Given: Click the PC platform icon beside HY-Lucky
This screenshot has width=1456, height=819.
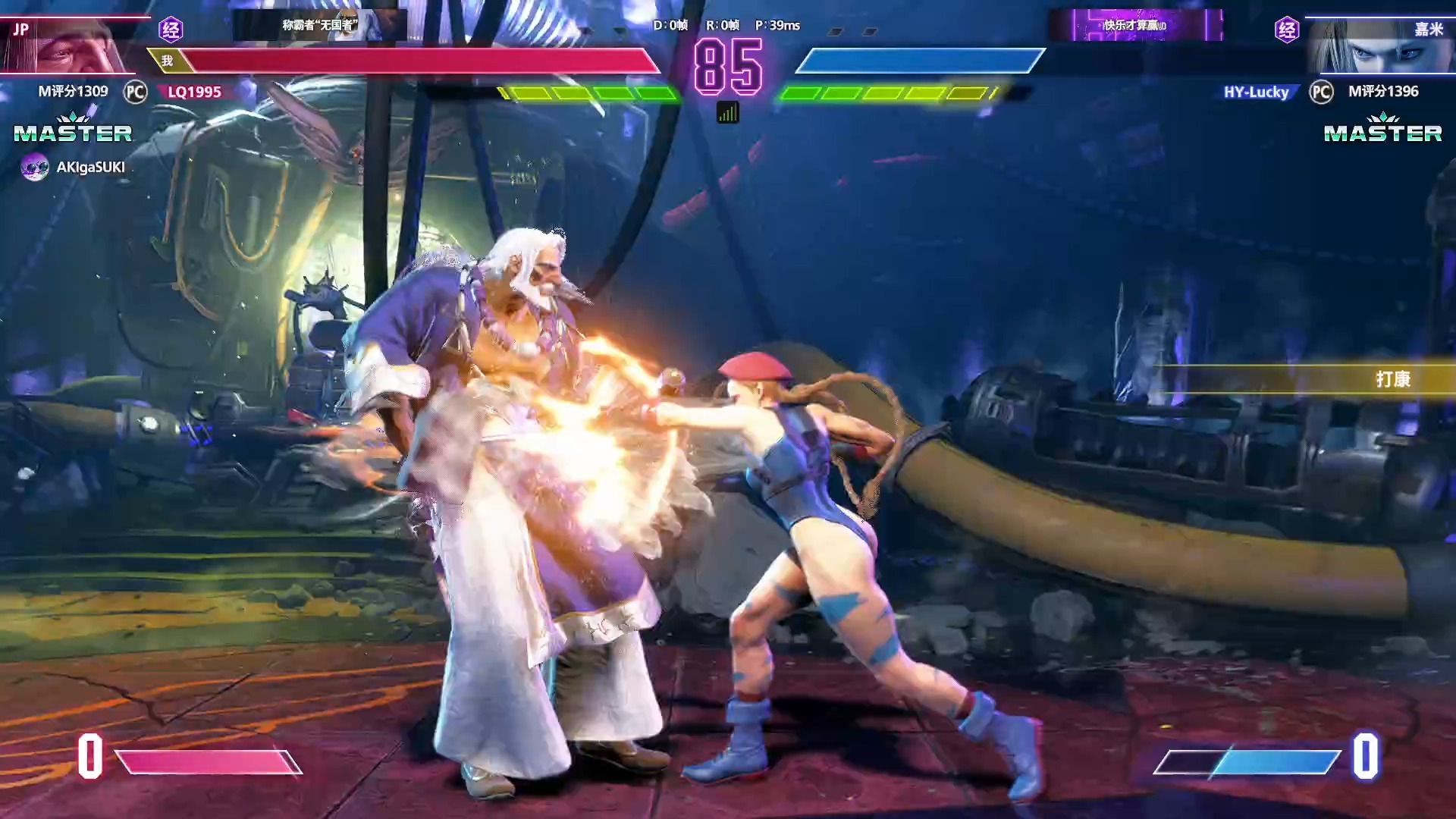Looking at the screenshot, I should coord(1321,92).
